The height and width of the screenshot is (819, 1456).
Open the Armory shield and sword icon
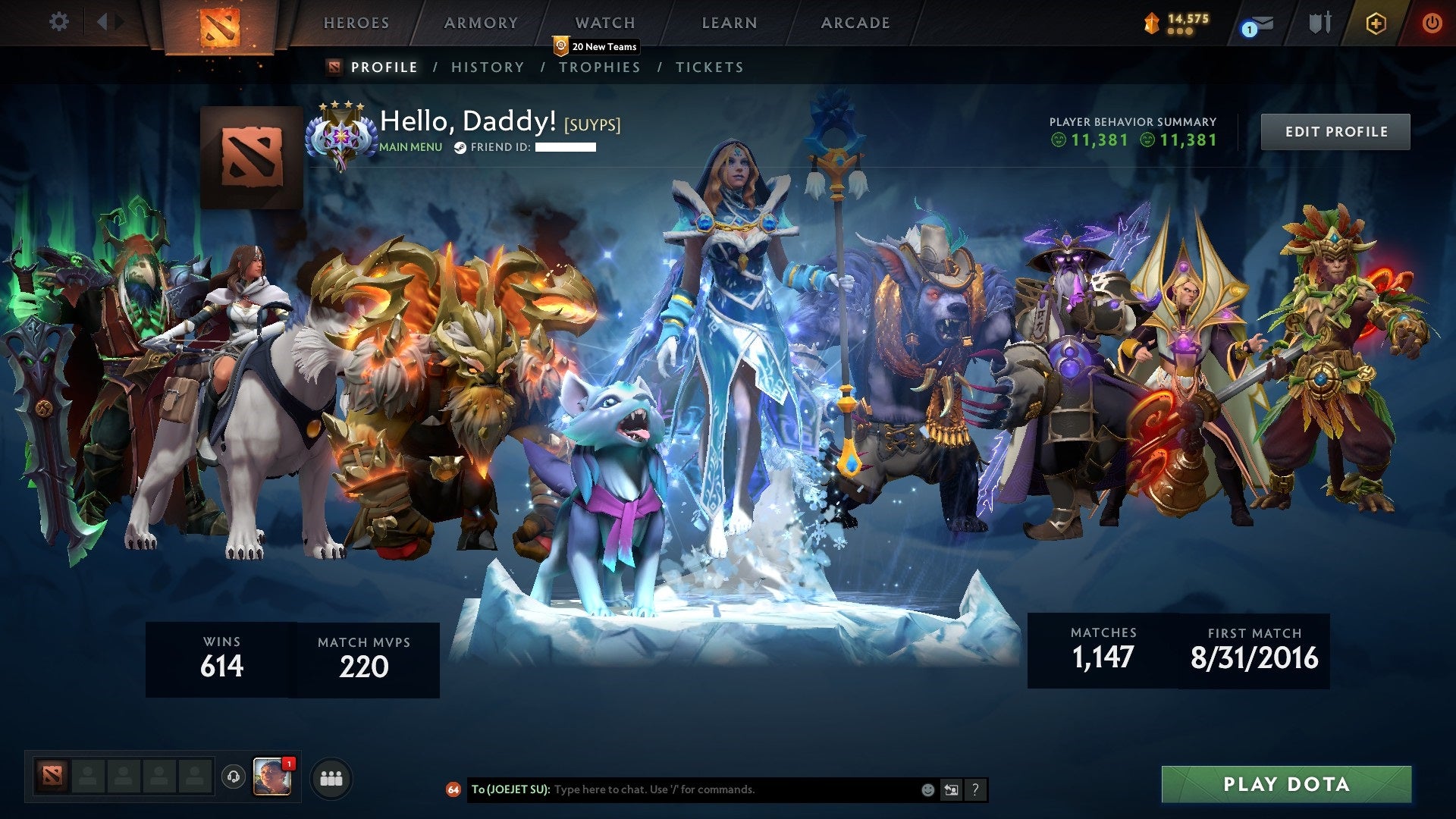[1319, 23]
